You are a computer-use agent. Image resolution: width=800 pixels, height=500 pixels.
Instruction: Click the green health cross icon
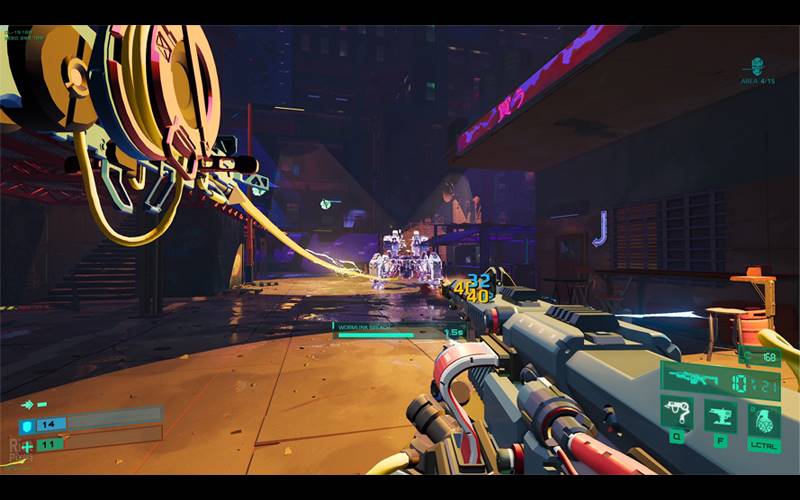(x=27, y=445)
